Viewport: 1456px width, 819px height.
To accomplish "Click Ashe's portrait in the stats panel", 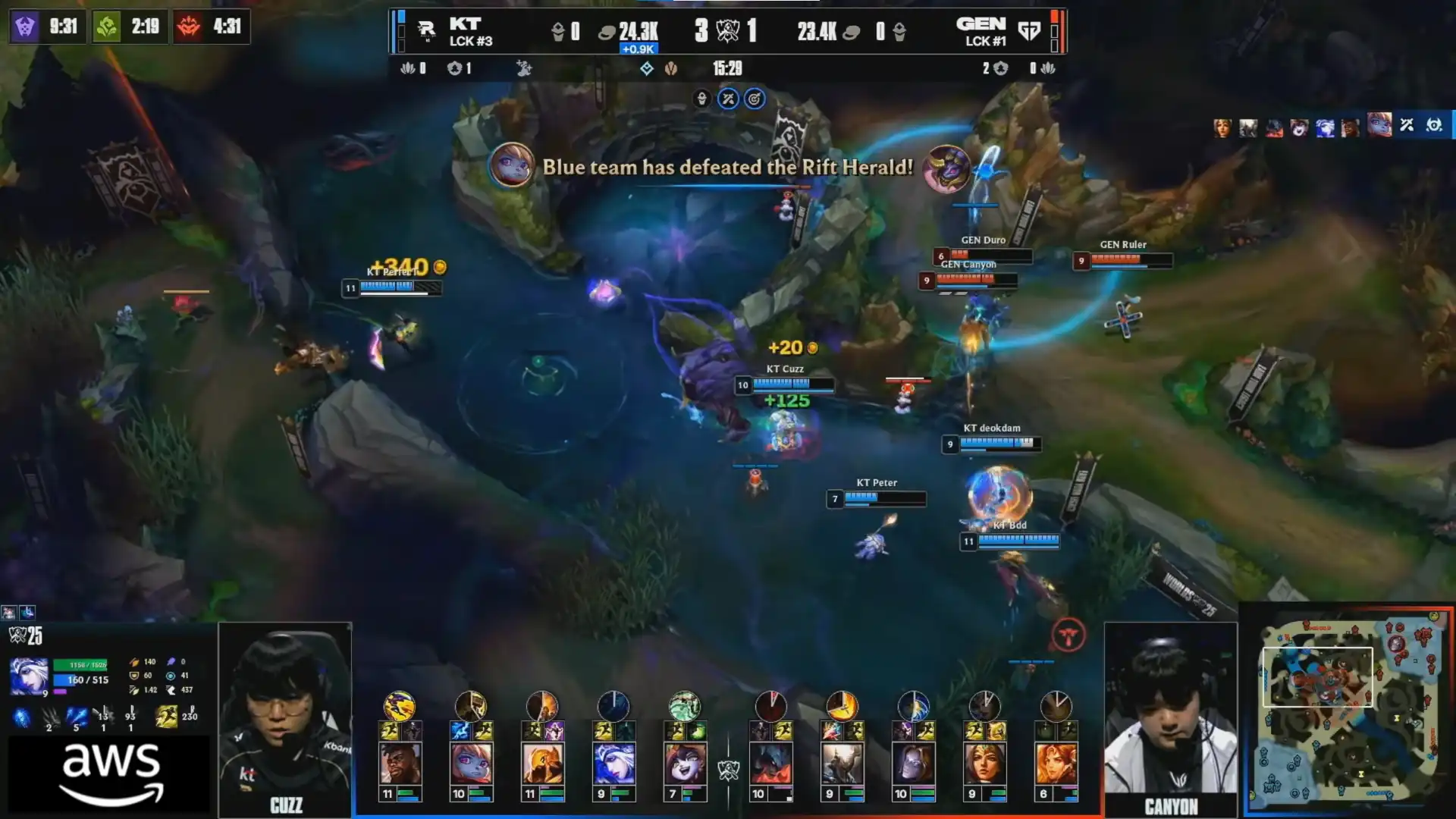I will [29, 676].
